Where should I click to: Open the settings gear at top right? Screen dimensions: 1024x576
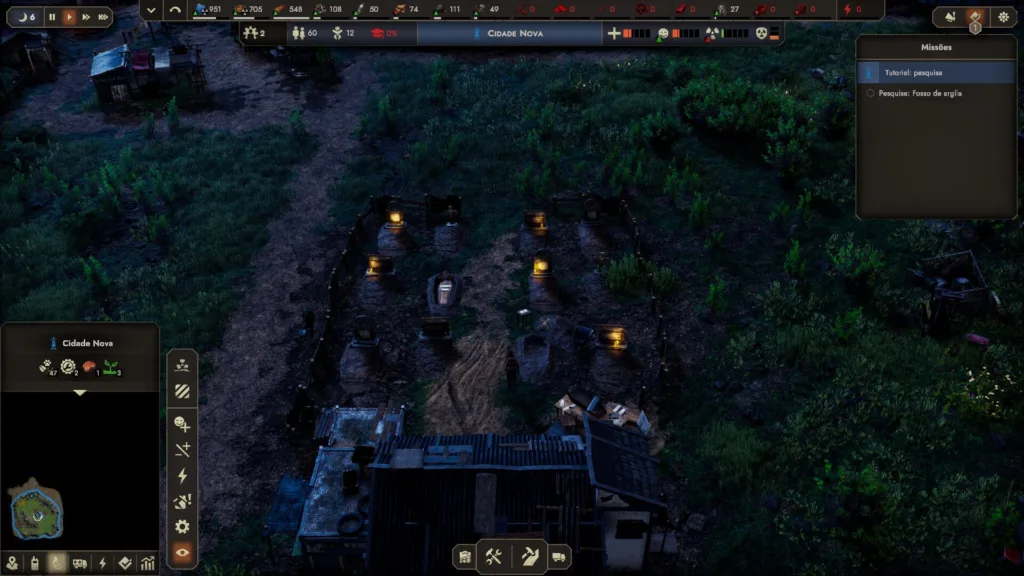1003,17
